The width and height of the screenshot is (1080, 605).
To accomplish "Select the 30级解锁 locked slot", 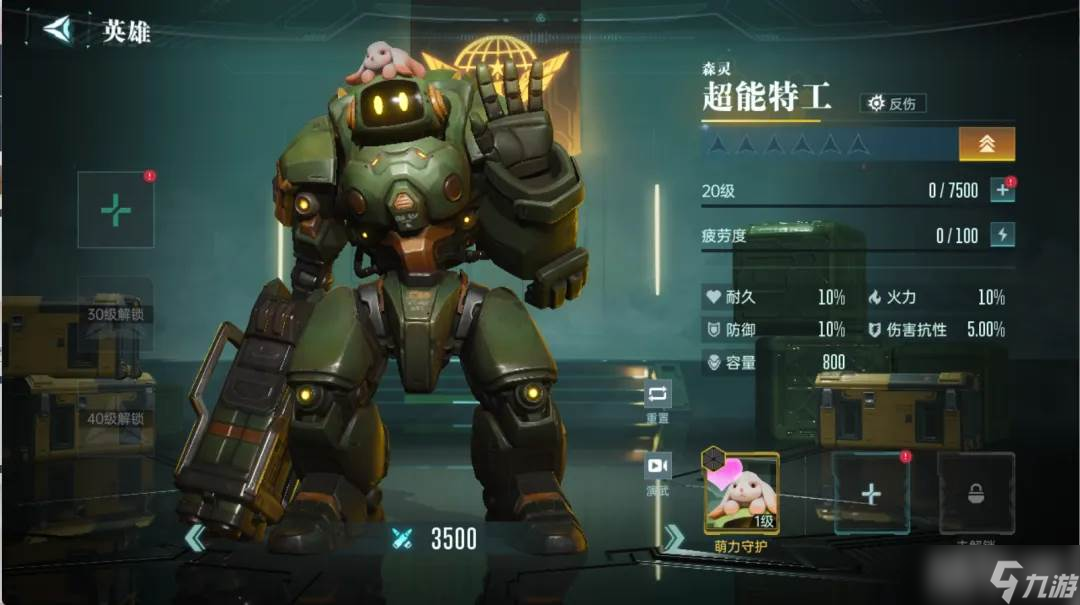I will [x=116, y=313].
